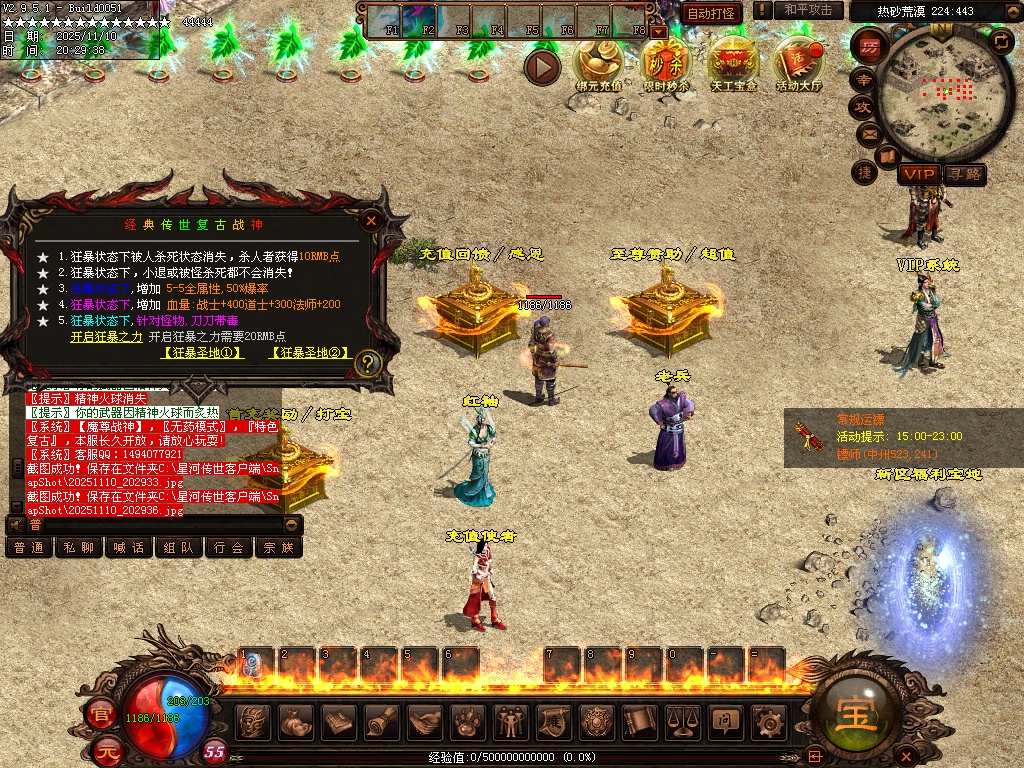Open the 绑元充值 gold ingot icon
This screenshot has width=1024, height=768.
598,62
